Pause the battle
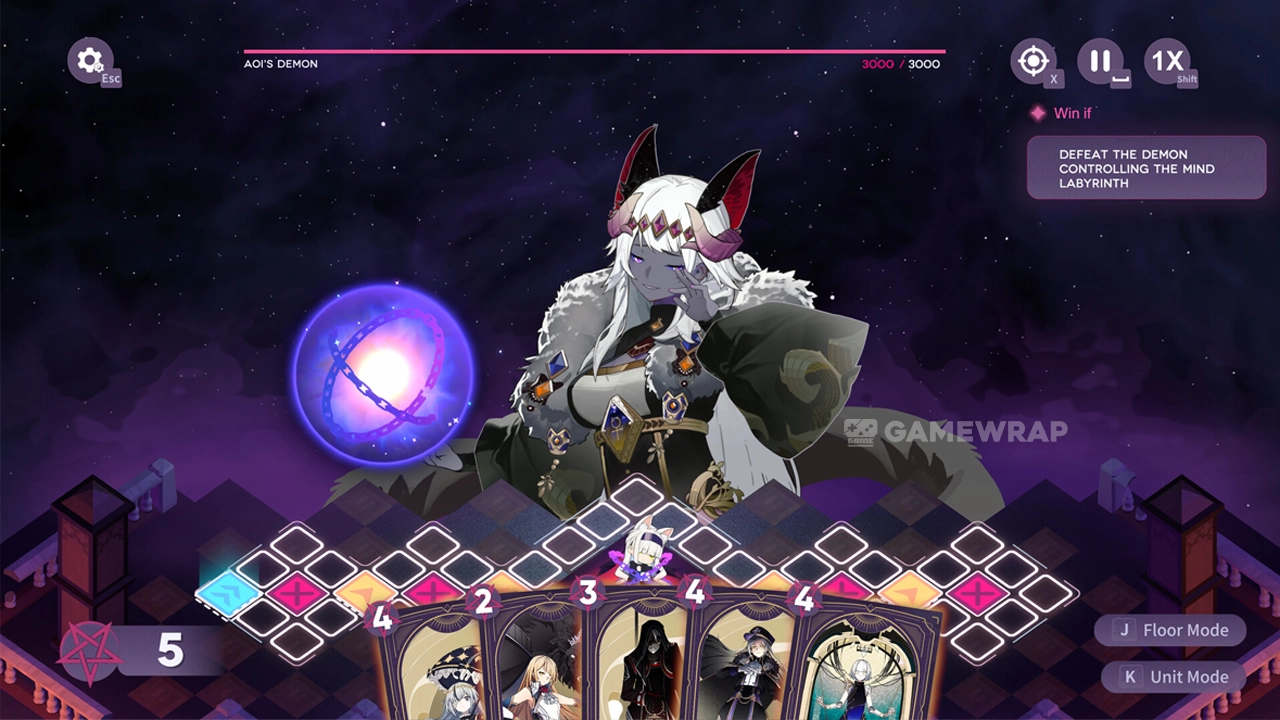Screen dimensions: 1280x720 tap(1100, 60)
